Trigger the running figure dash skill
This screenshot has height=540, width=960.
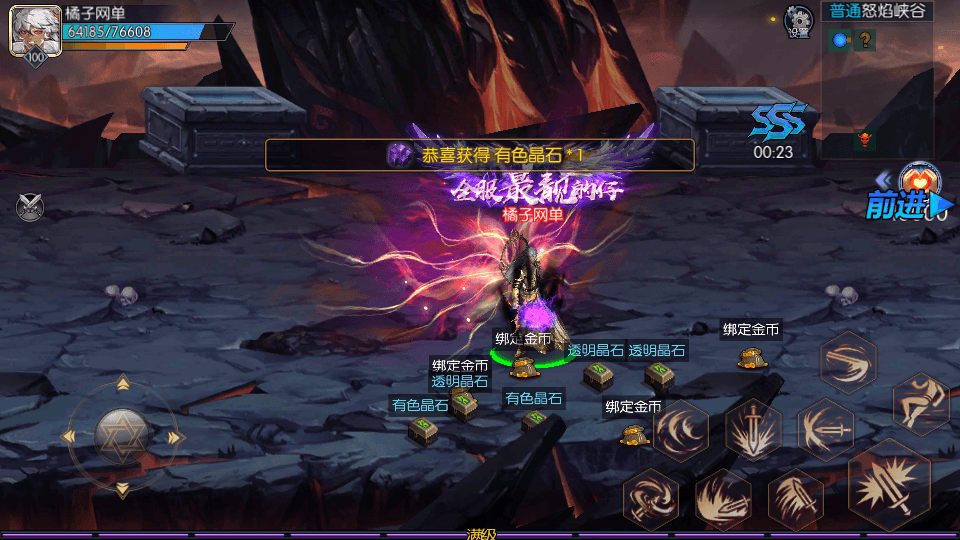[920, 403]
